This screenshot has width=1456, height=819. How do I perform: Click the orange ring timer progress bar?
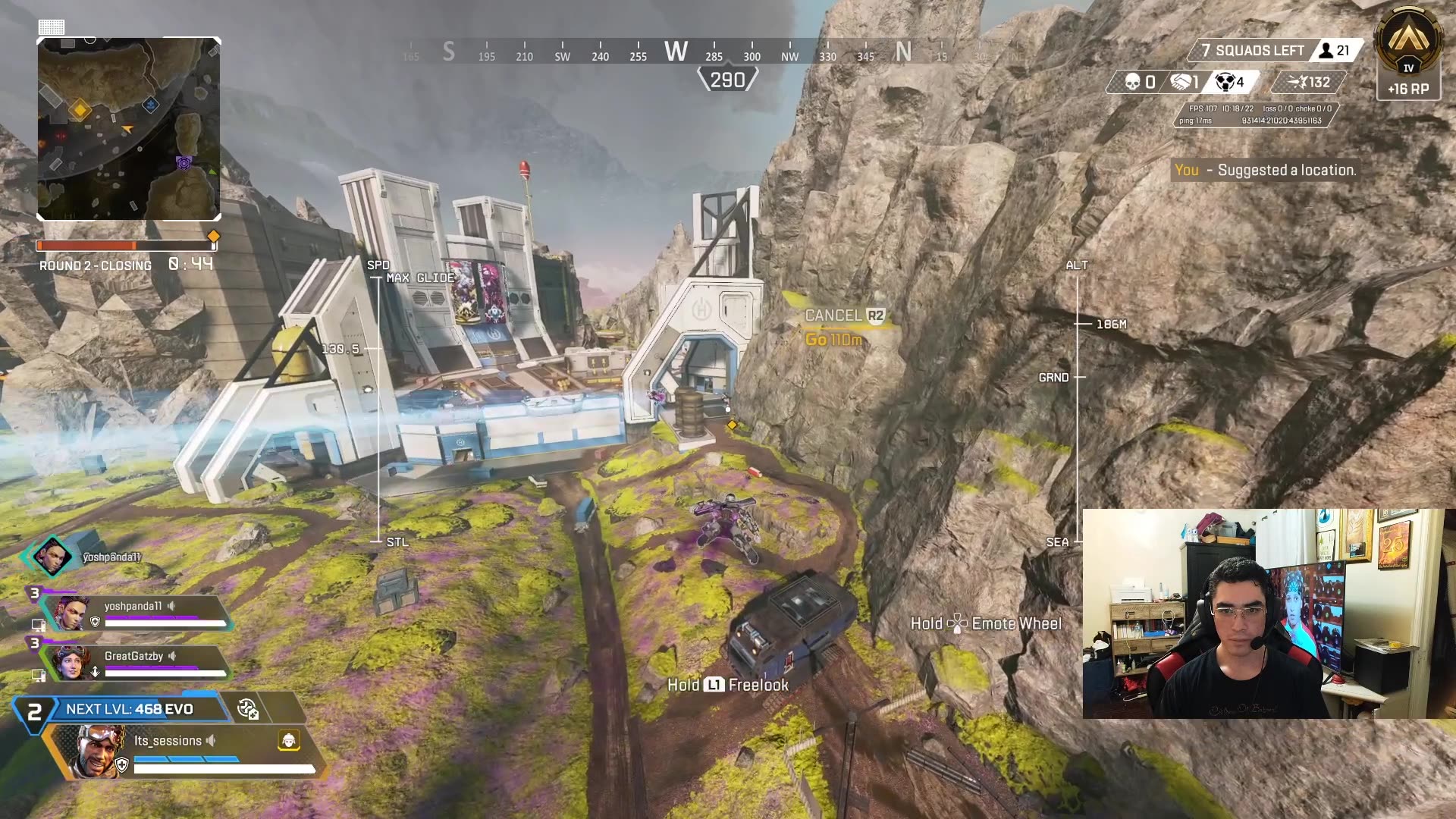coord(125,244)
